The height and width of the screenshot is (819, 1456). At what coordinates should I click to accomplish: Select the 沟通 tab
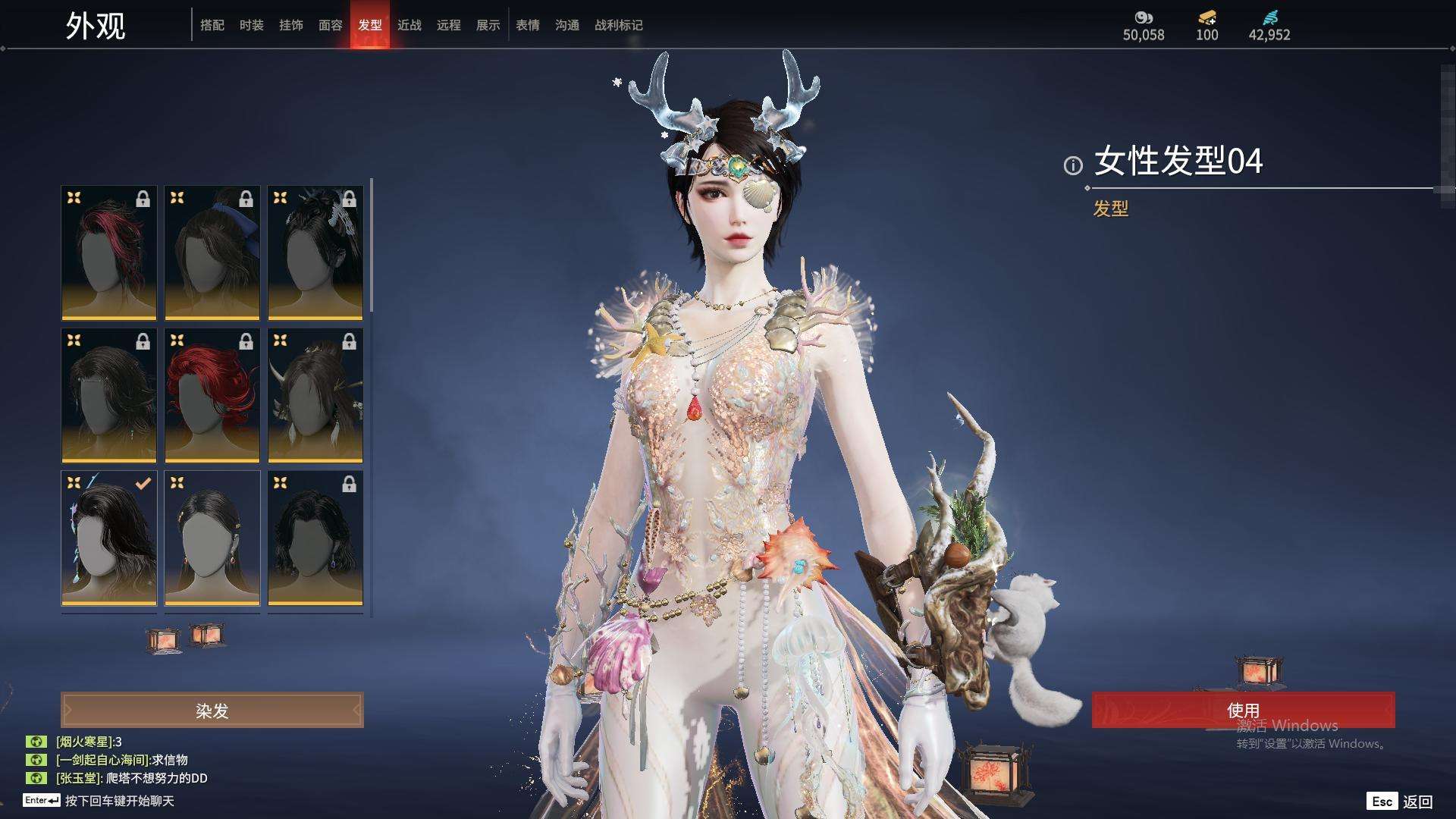(567, 25)
